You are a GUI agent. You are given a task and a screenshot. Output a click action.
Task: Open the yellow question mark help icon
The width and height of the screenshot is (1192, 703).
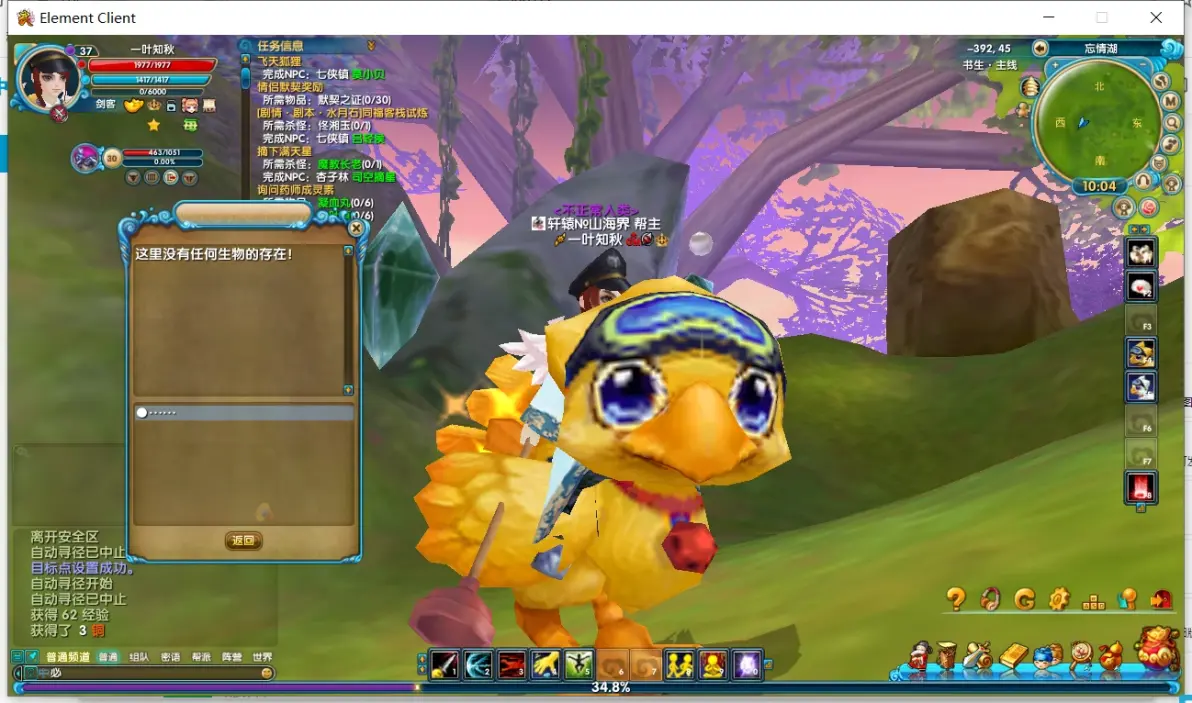tap(956, 599)
